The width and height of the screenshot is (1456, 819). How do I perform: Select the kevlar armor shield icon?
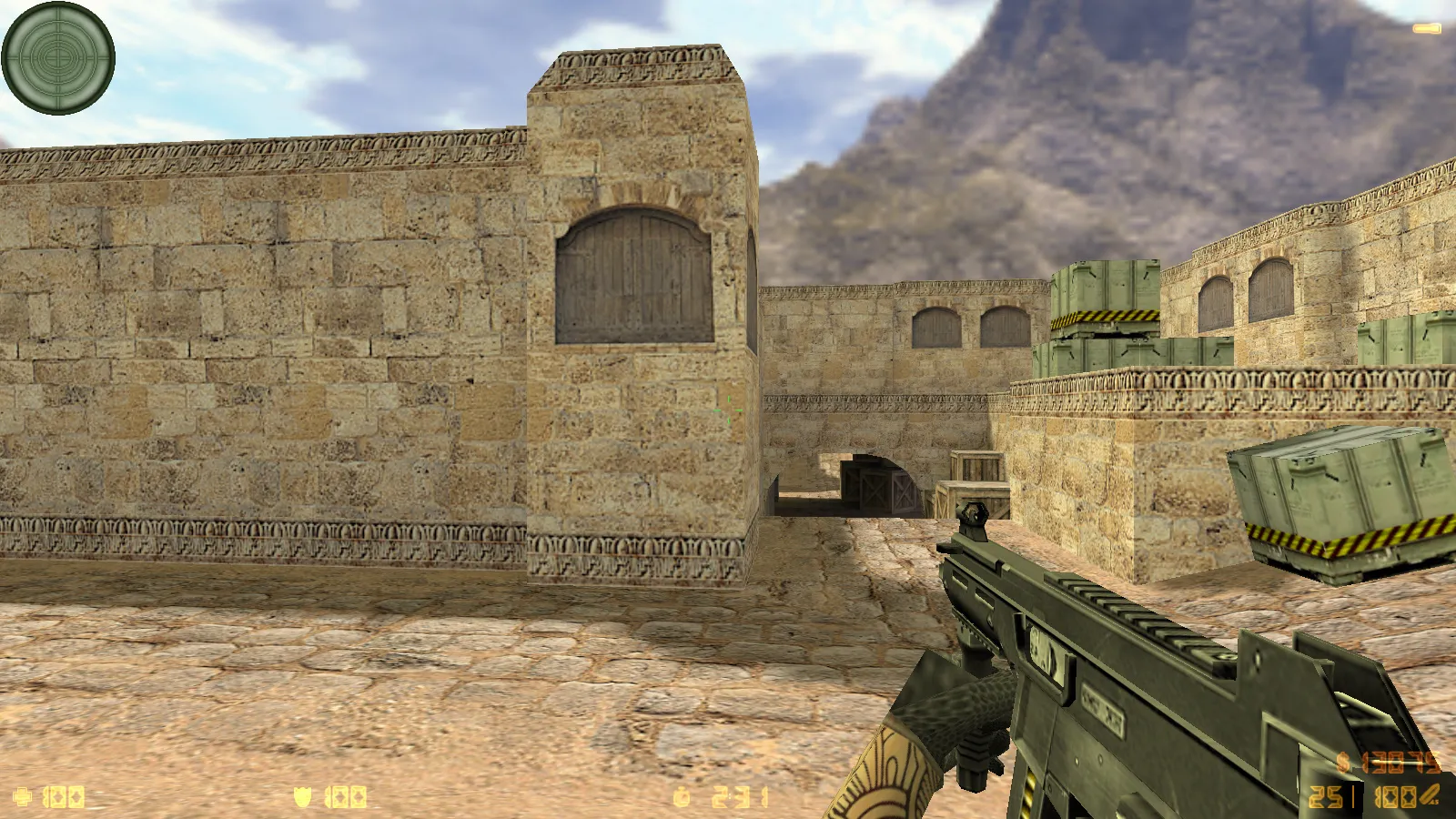303,797
